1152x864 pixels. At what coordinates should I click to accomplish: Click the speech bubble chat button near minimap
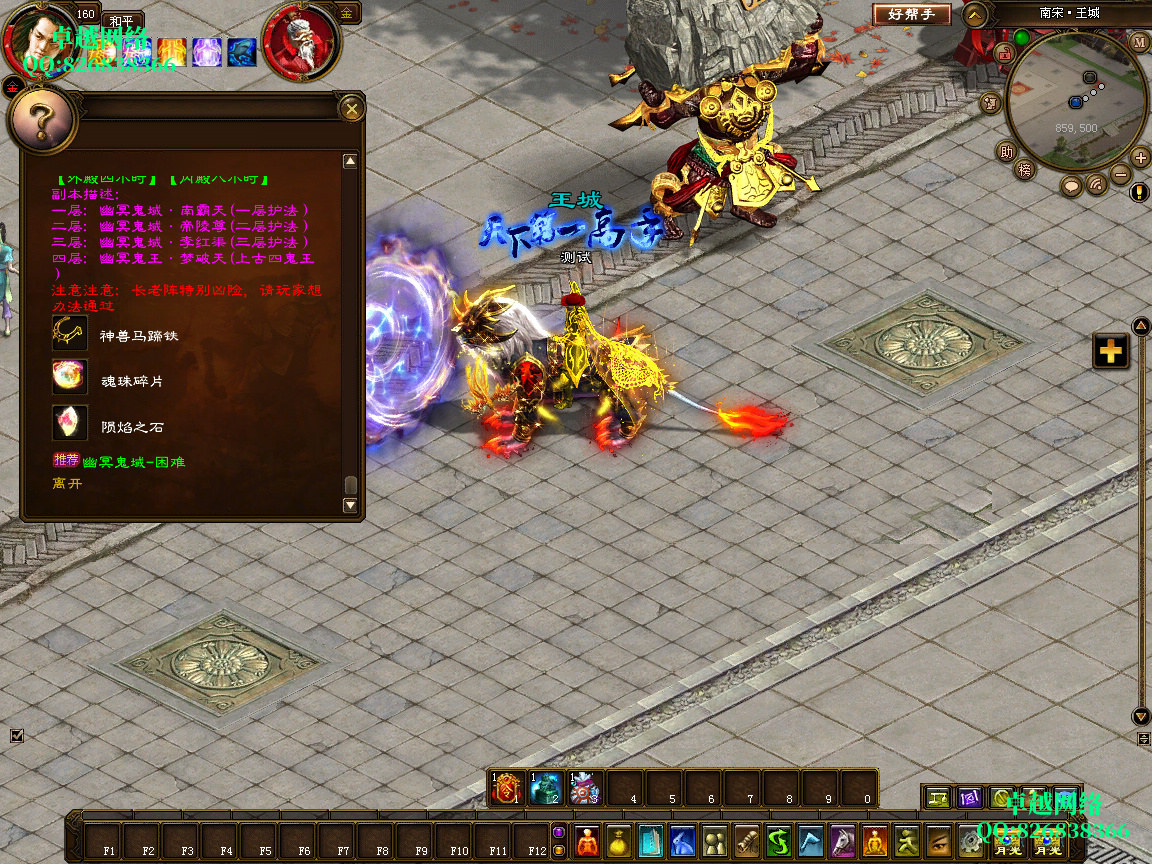pyautogui.click(x=1072, y=186)
